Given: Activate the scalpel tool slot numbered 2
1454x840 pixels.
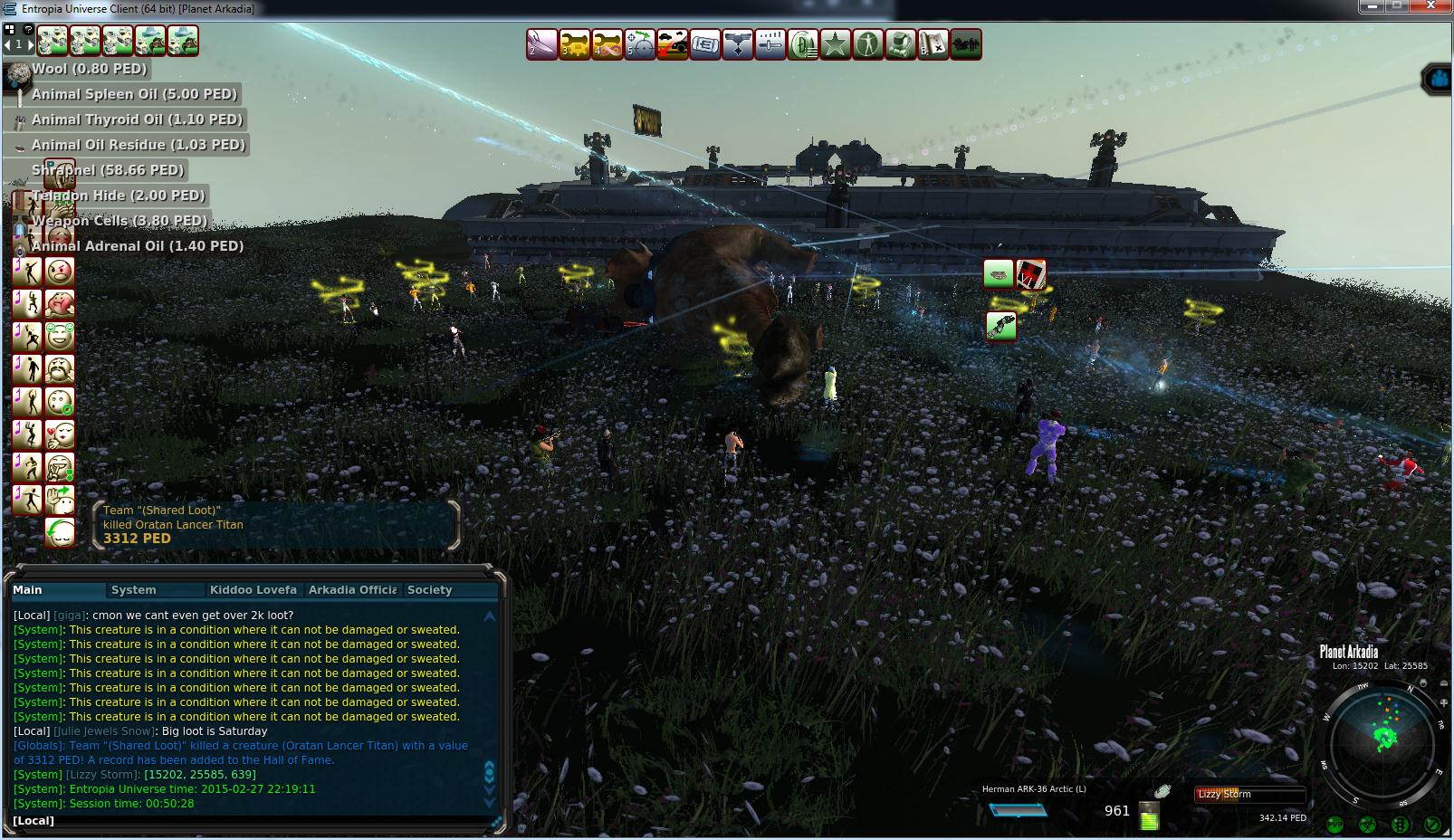Looking at the screenshot, I should click(x=541, y=44).
